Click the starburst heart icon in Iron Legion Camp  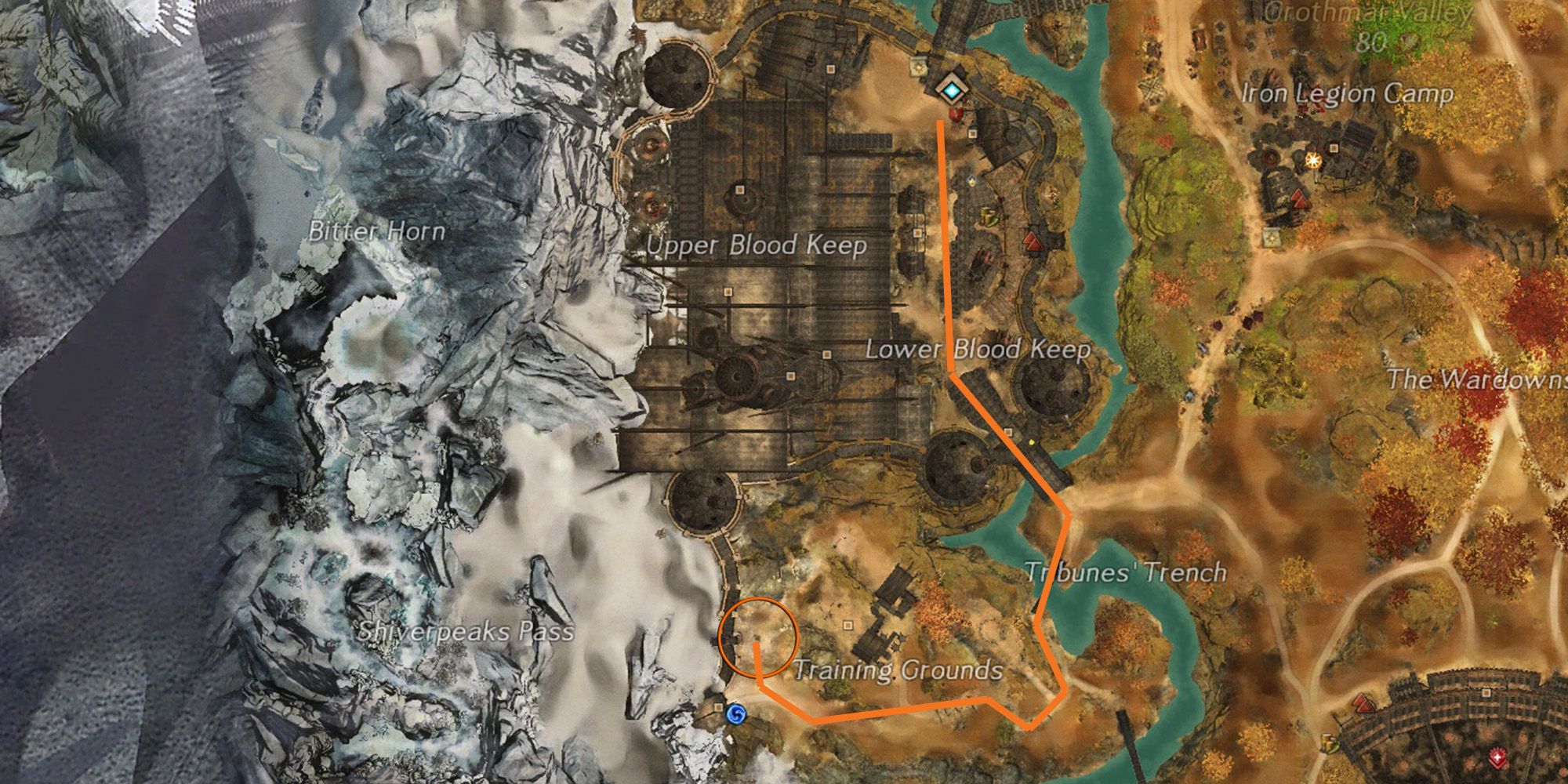click(1313, 161)
